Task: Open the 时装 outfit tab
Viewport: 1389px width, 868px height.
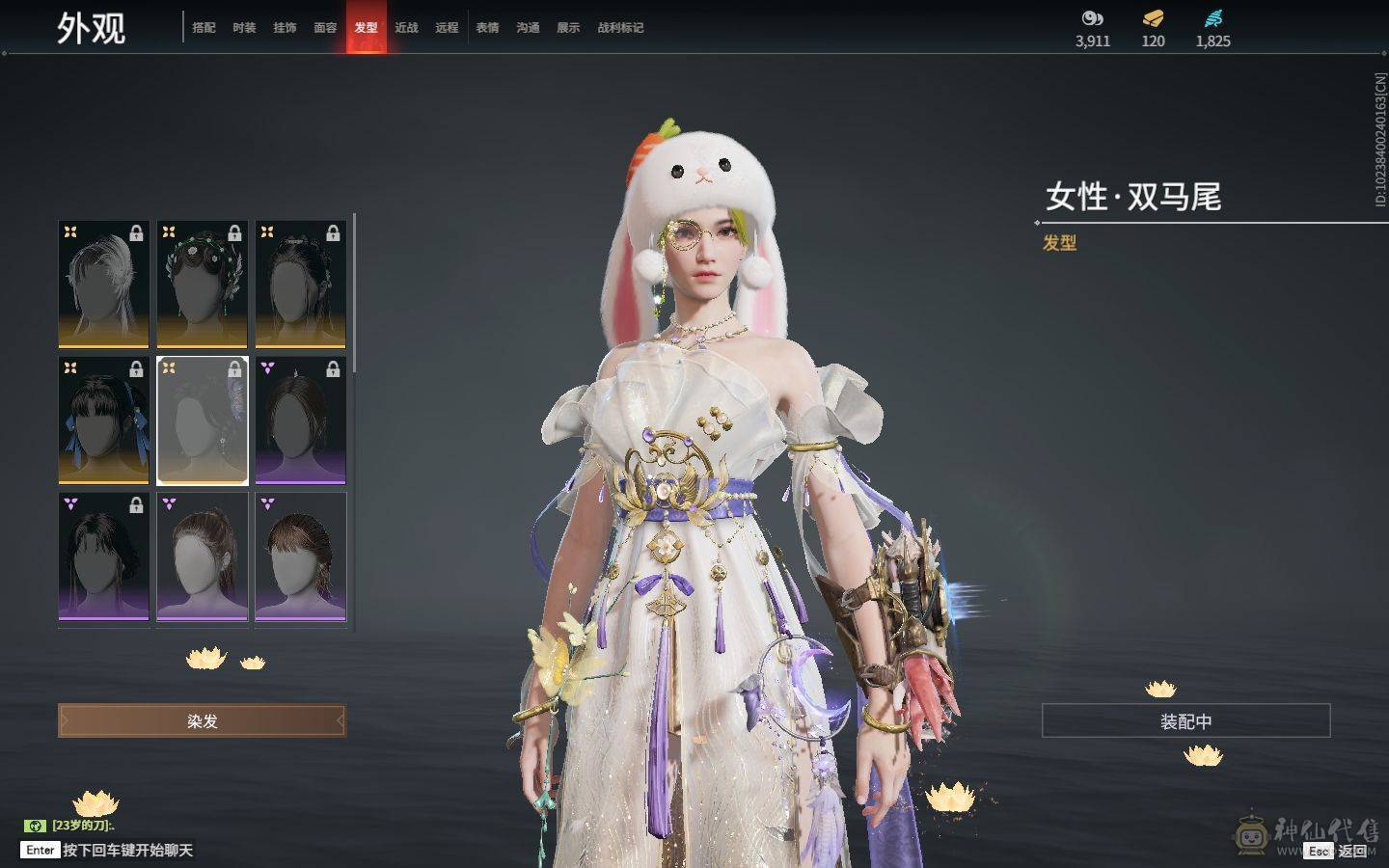Action: click(244, 28)
